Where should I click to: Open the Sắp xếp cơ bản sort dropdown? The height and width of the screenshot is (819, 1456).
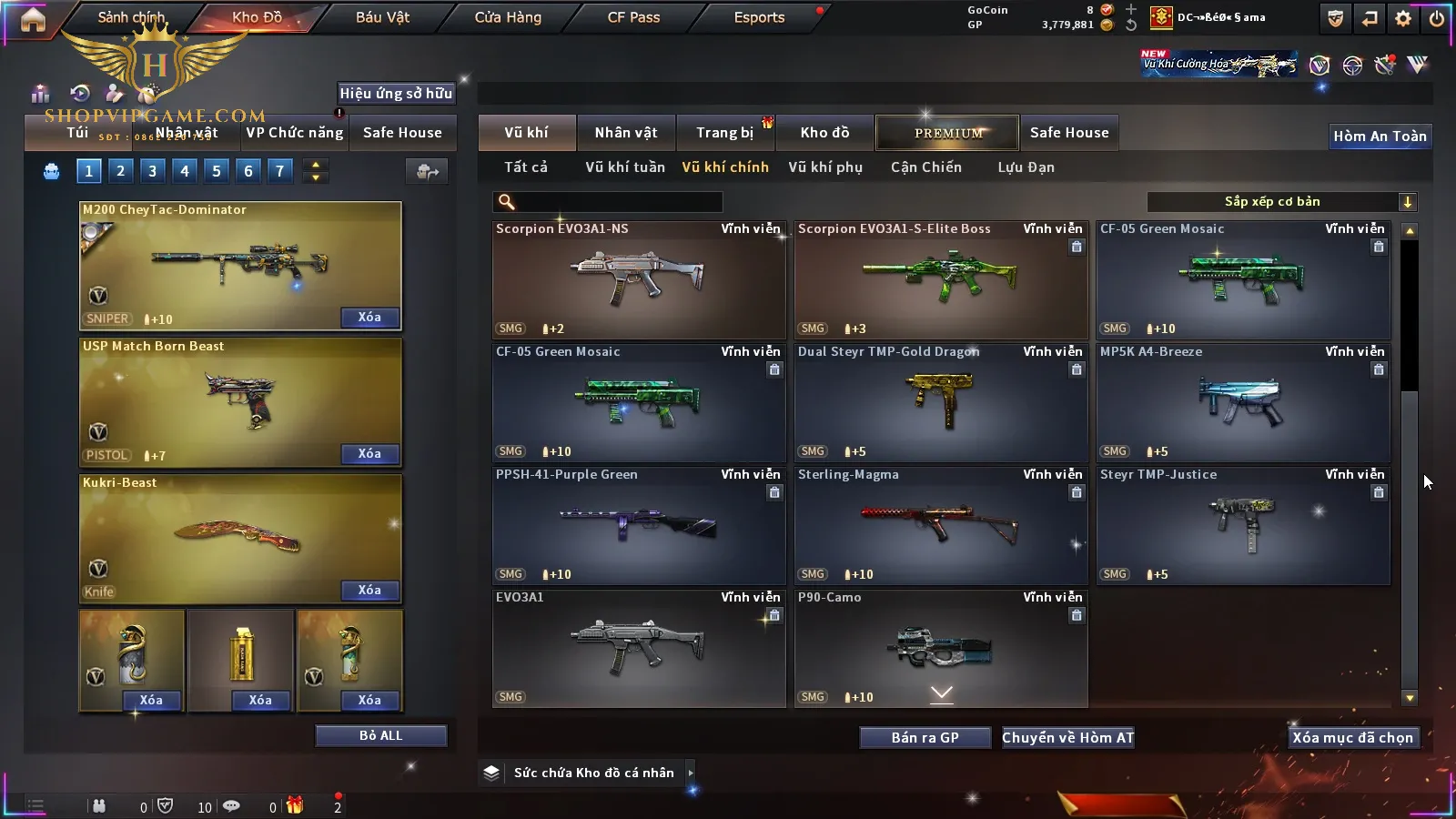click(x=1281, y=202)
